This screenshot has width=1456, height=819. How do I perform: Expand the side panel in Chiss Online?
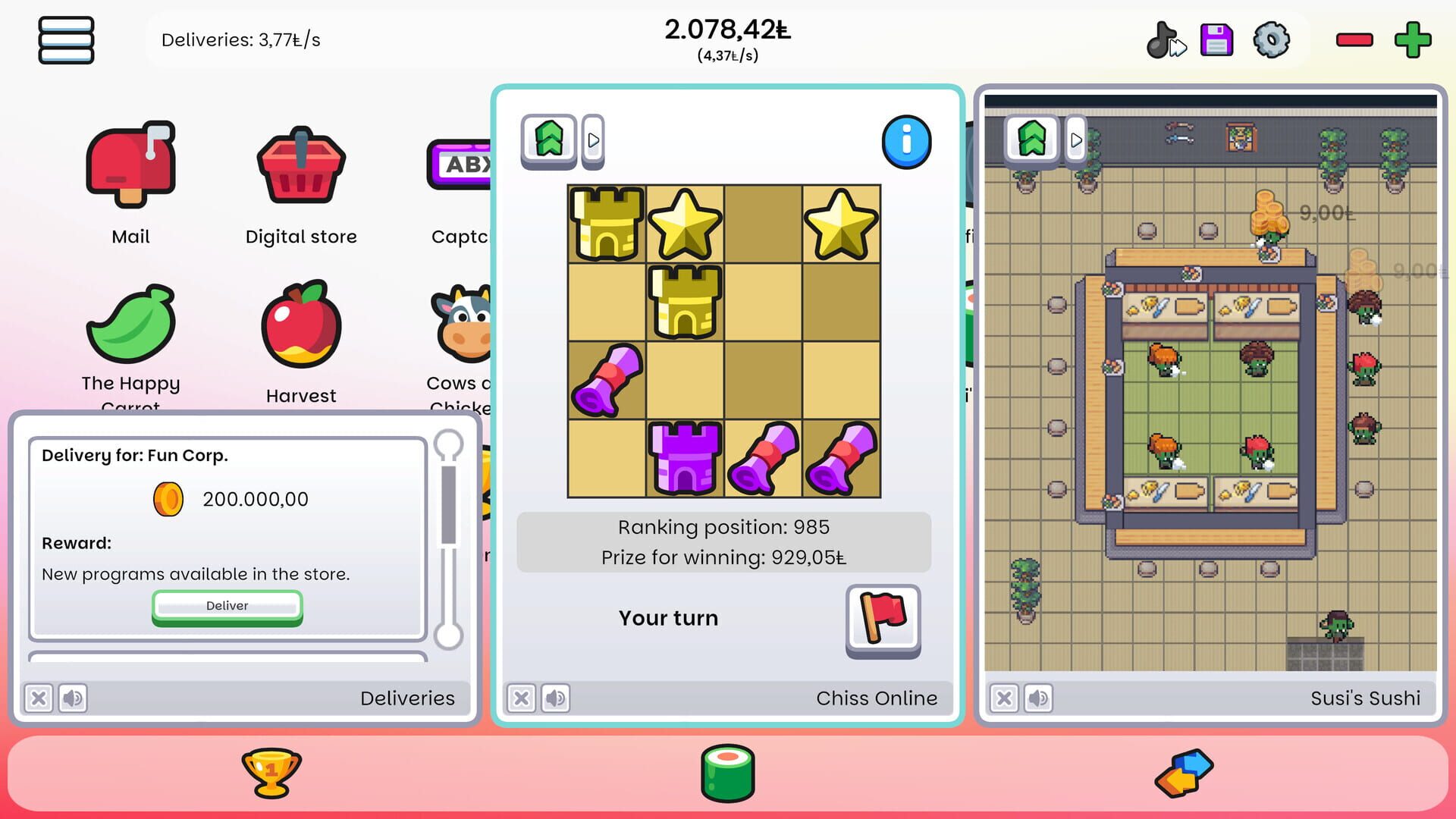point(592,140)
